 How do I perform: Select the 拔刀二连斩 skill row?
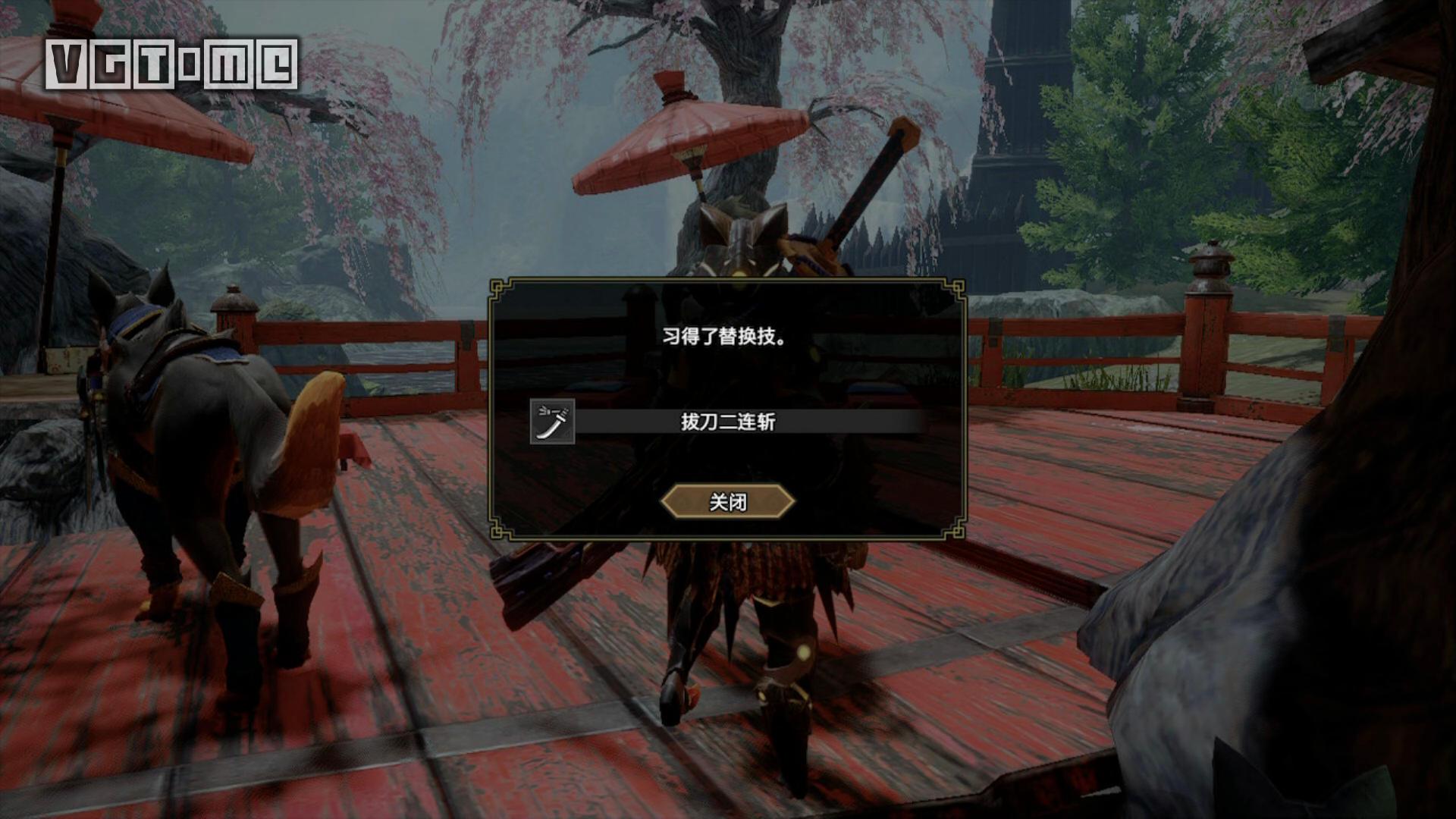click(x=728, y=422)
